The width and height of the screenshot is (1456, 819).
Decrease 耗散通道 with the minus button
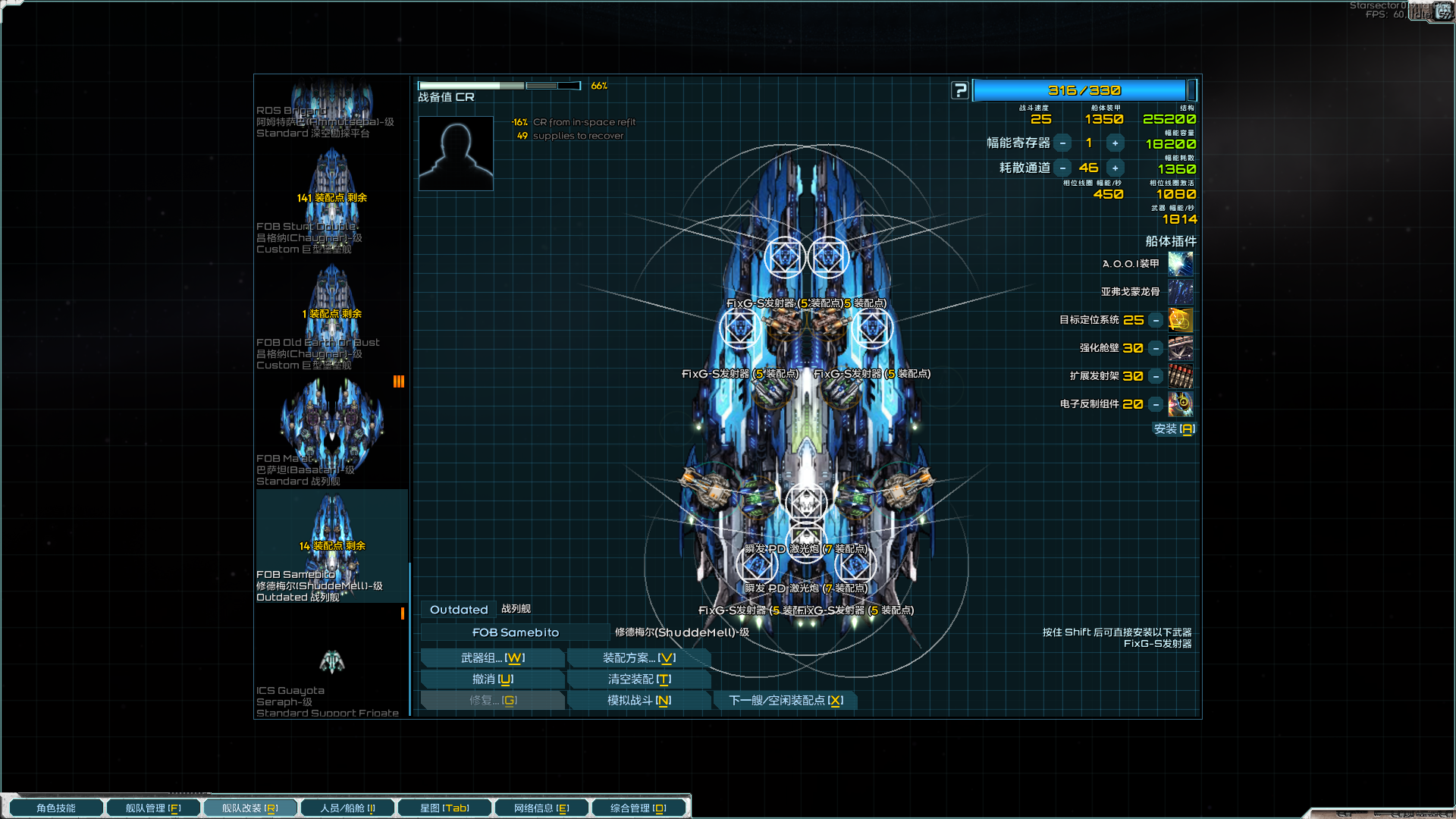[x=1063, y=168]
